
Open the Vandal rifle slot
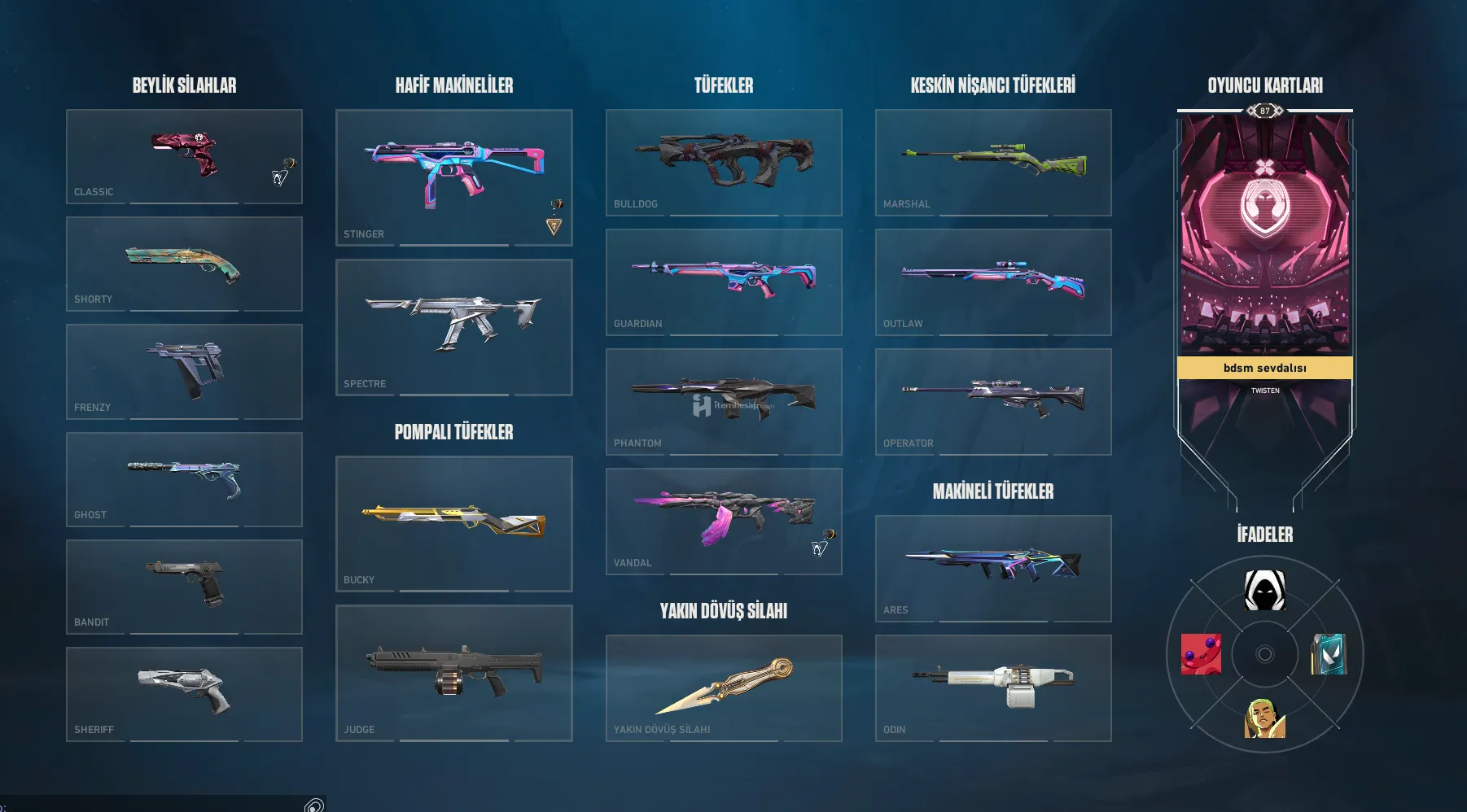pos(724,521)
